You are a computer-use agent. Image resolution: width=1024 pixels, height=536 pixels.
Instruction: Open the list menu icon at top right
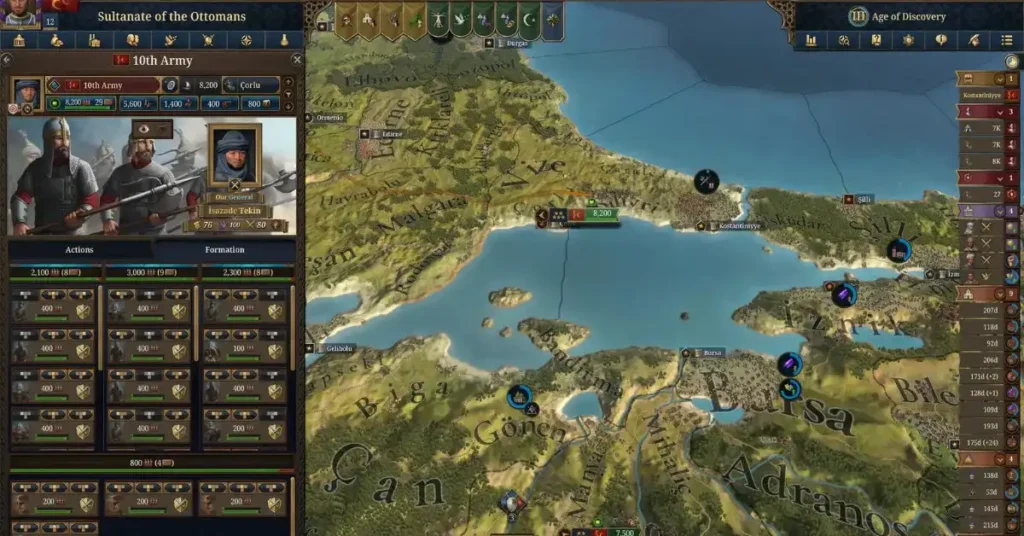click(1005, 41)
